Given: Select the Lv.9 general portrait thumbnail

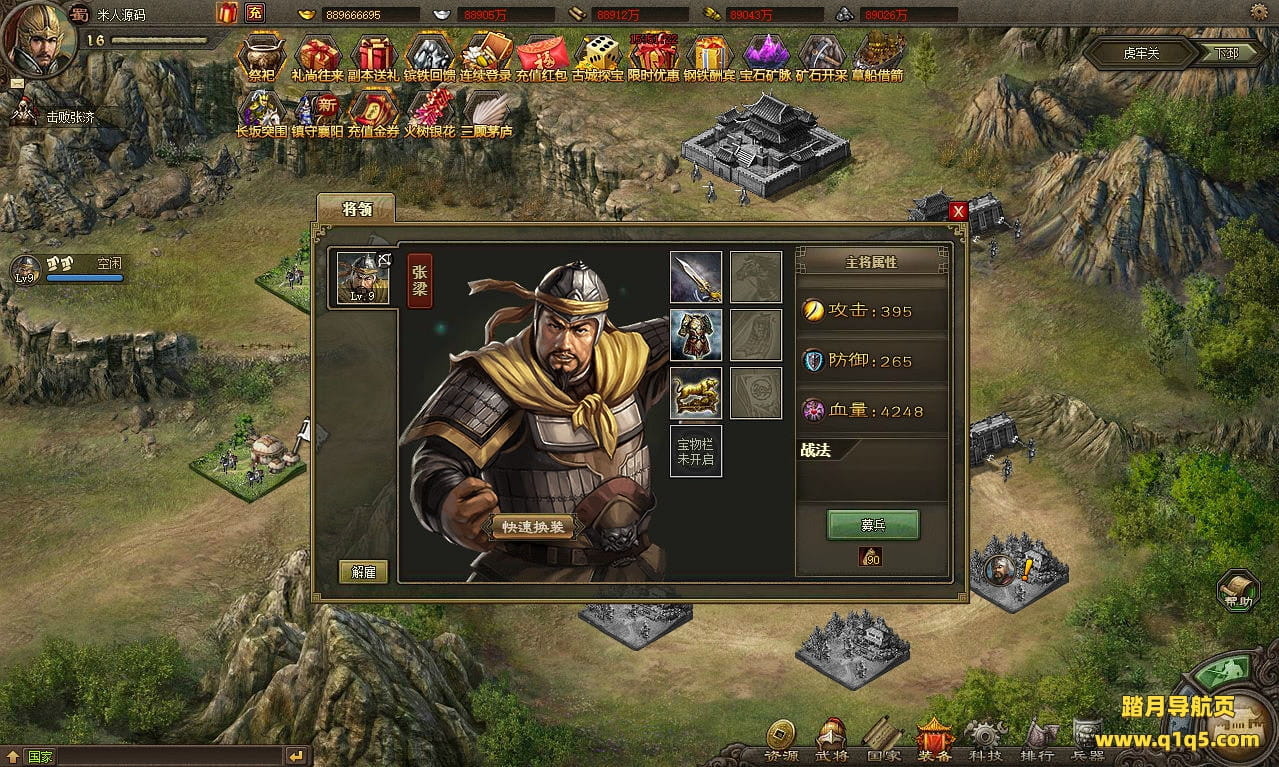Looking at the screenshot, I should click(363, 277).
